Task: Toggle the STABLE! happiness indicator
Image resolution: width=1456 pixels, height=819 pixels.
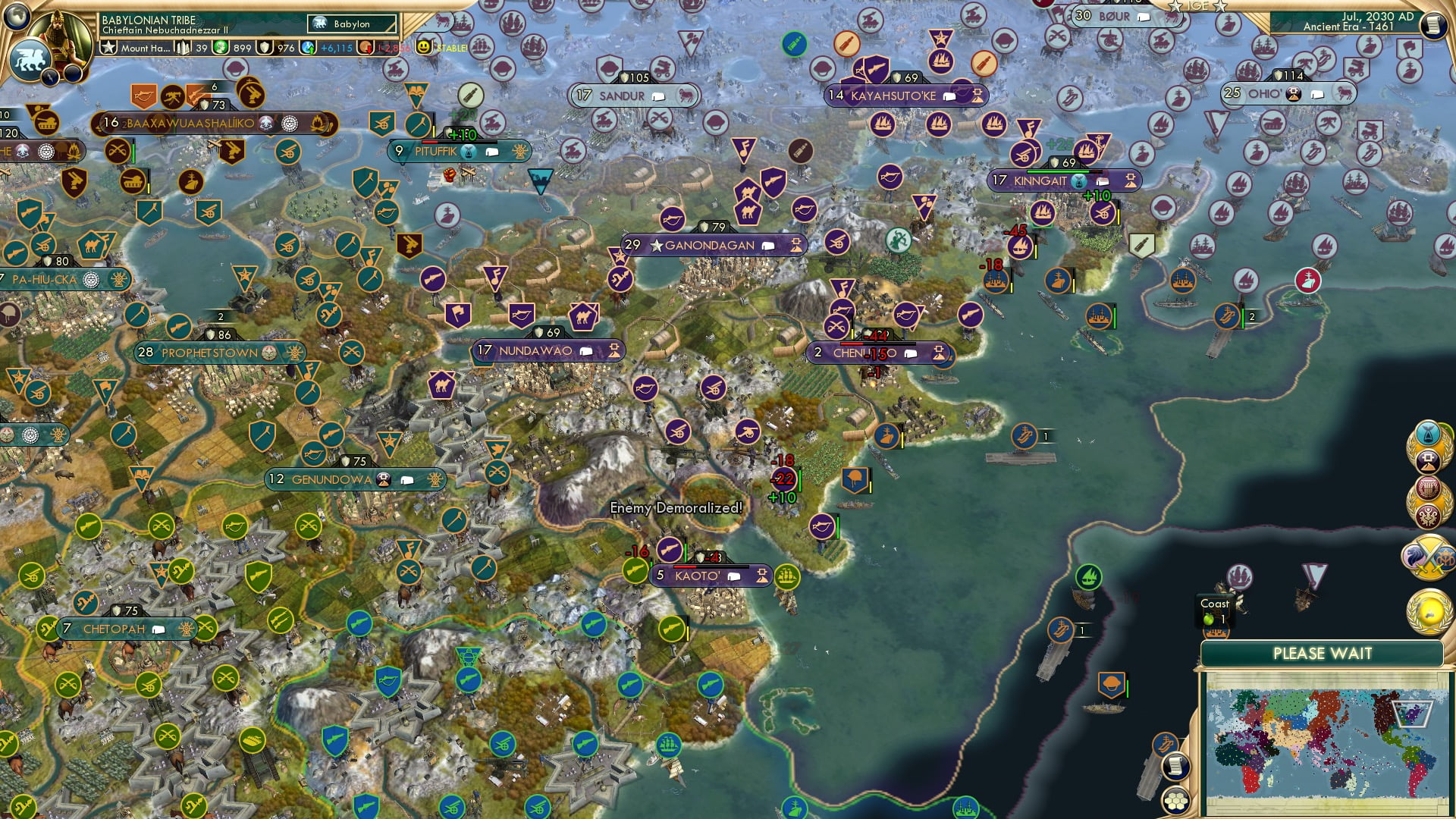Action: click(x=438, y=47)
